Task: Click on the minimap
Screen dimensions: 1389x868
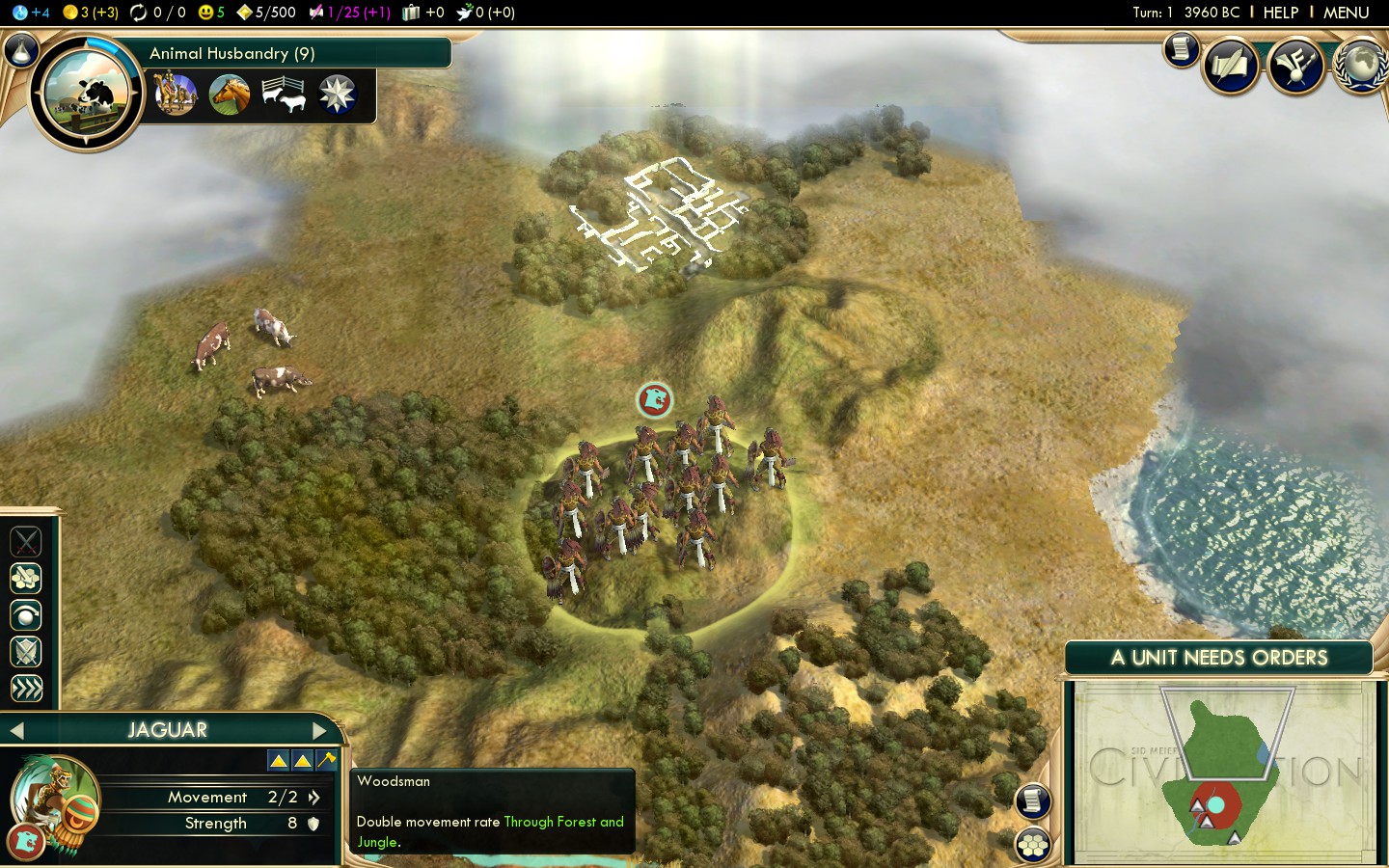Action: pos(1225,772)
